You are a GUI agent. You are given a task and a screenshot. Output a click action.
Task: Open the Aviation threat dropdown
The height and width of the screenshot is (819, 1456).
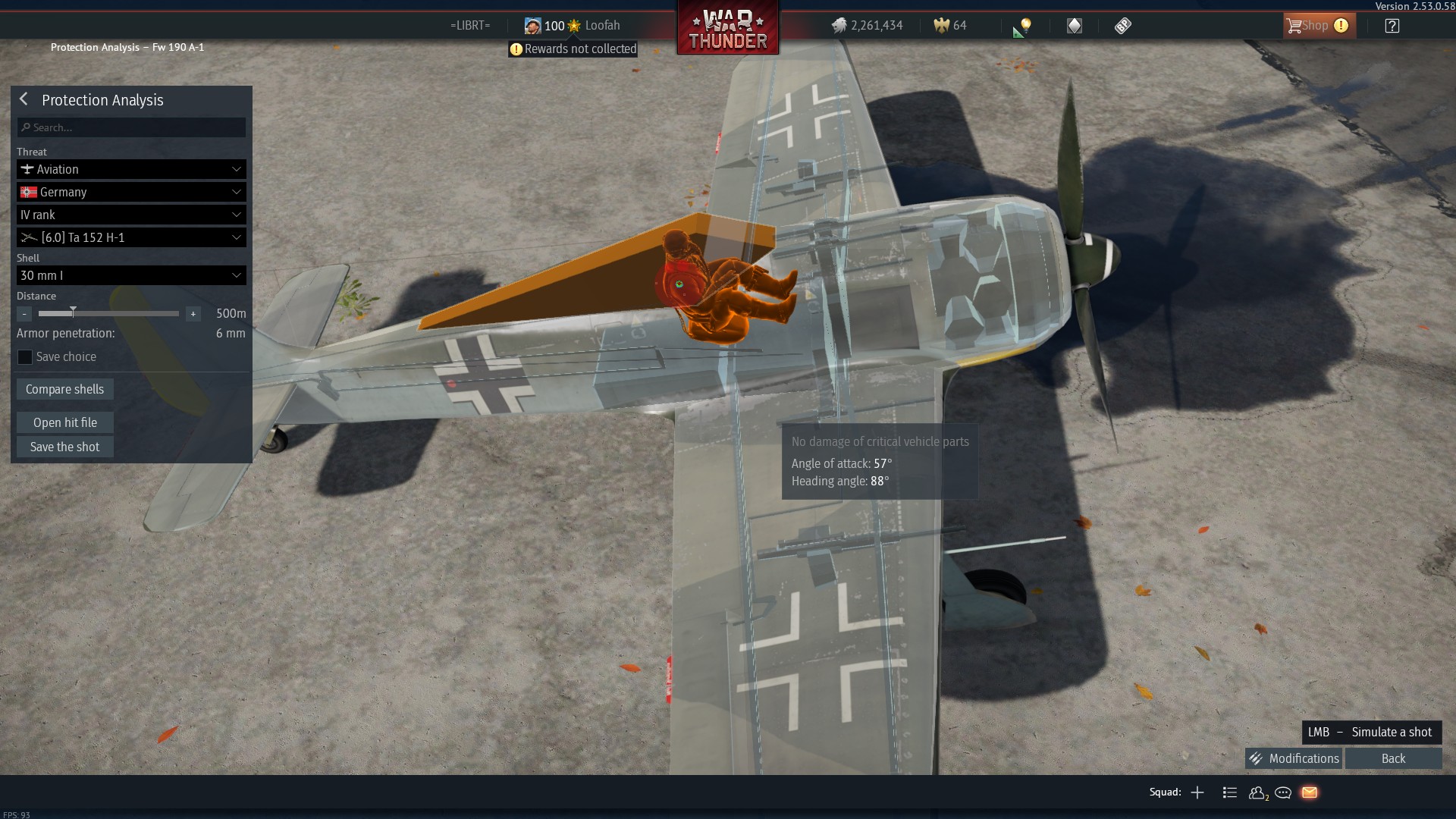131,169
